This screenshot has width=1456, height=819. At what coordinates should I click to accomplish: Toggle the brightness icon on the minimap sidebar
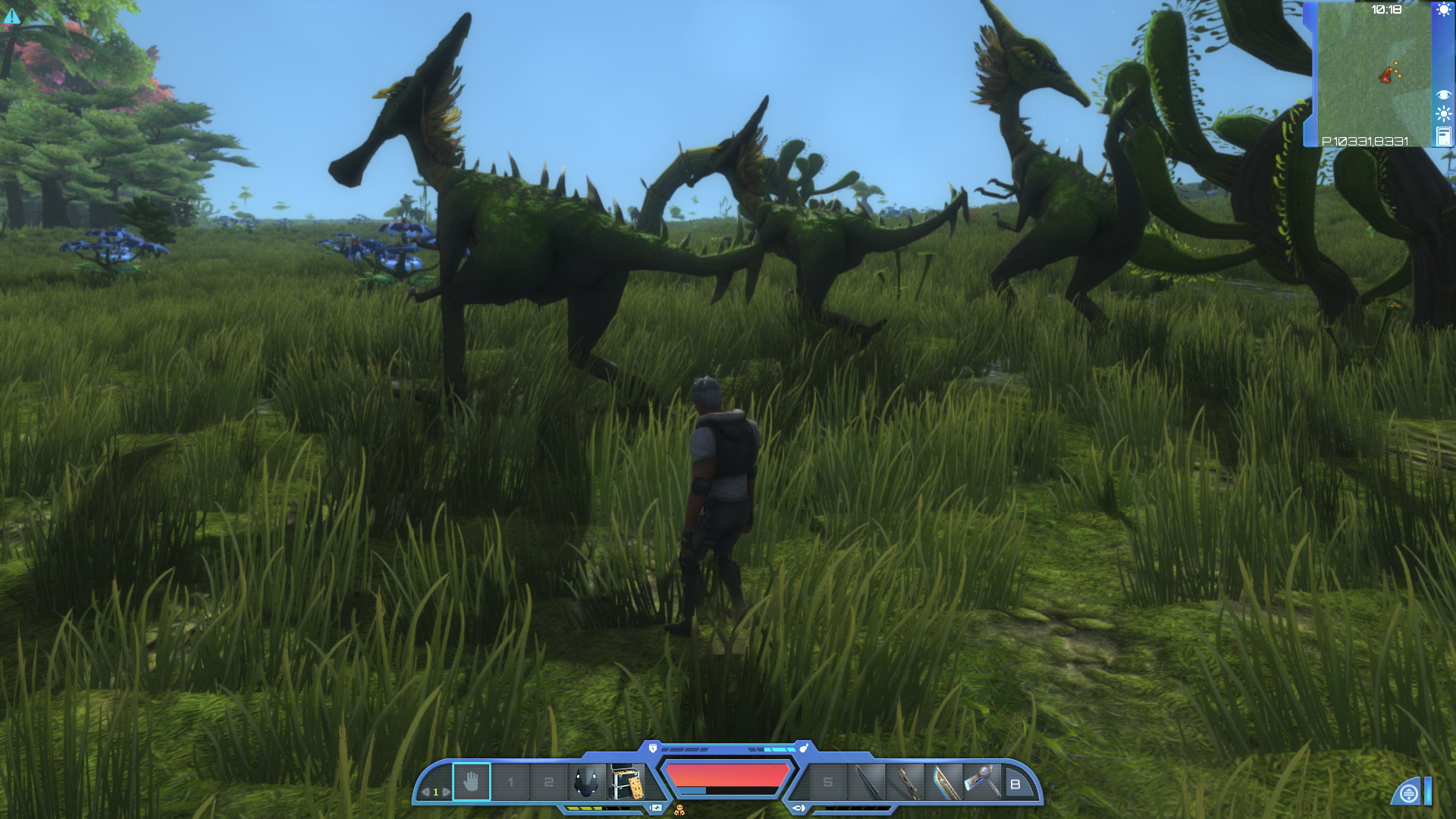point(1443,112)
